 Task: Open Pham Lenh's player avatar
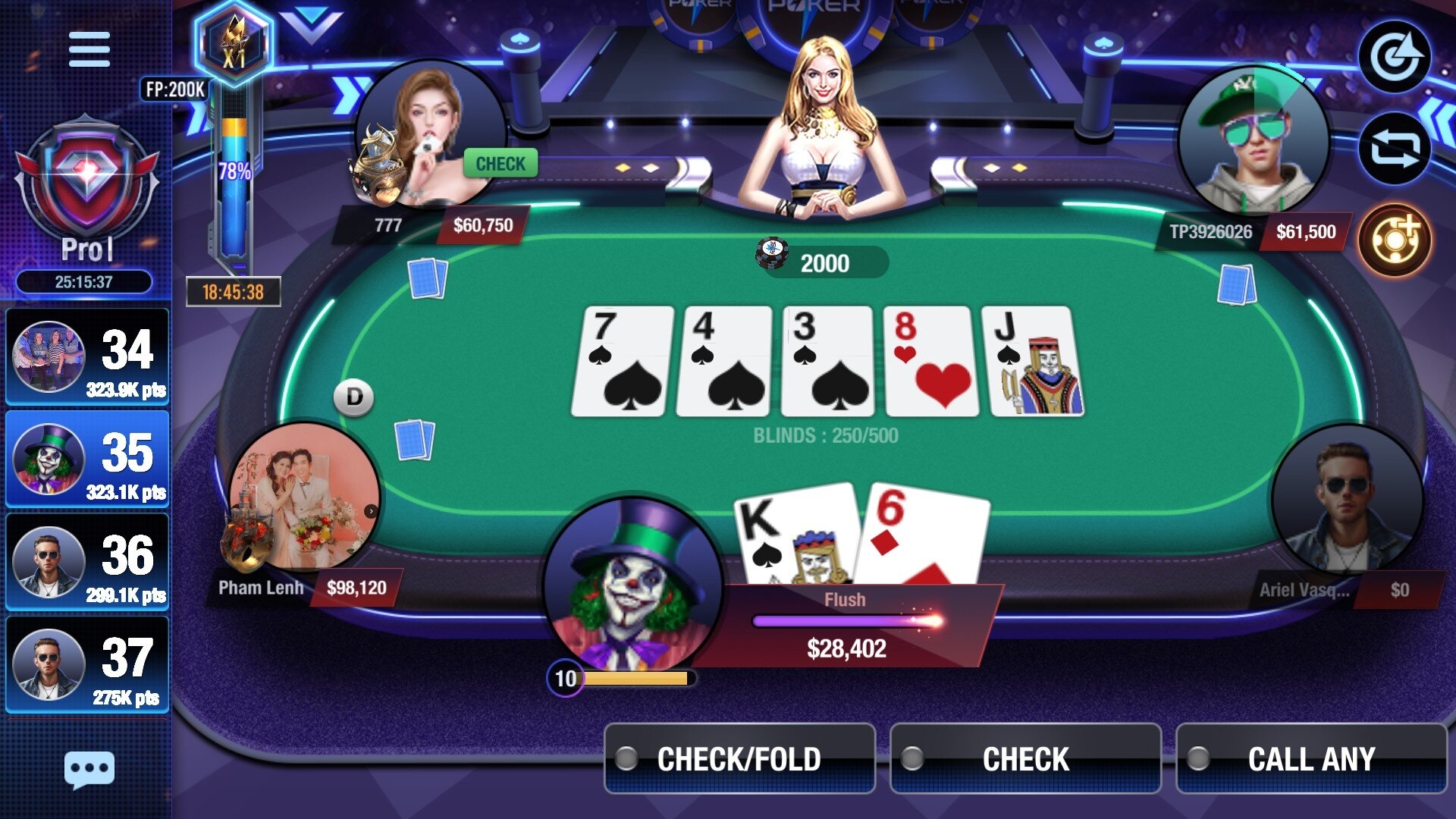click(305, 497)
